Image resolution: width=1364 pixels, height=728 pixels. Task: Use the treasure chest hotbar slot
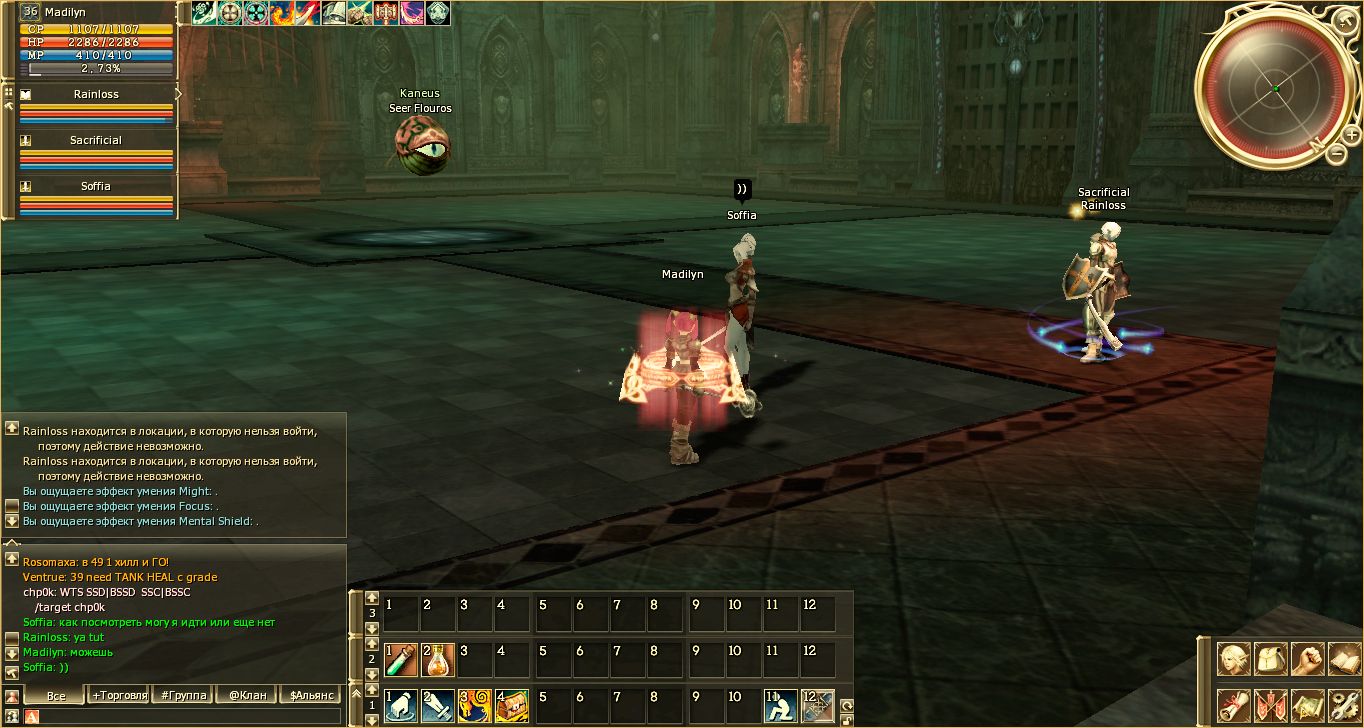(512, 705)
